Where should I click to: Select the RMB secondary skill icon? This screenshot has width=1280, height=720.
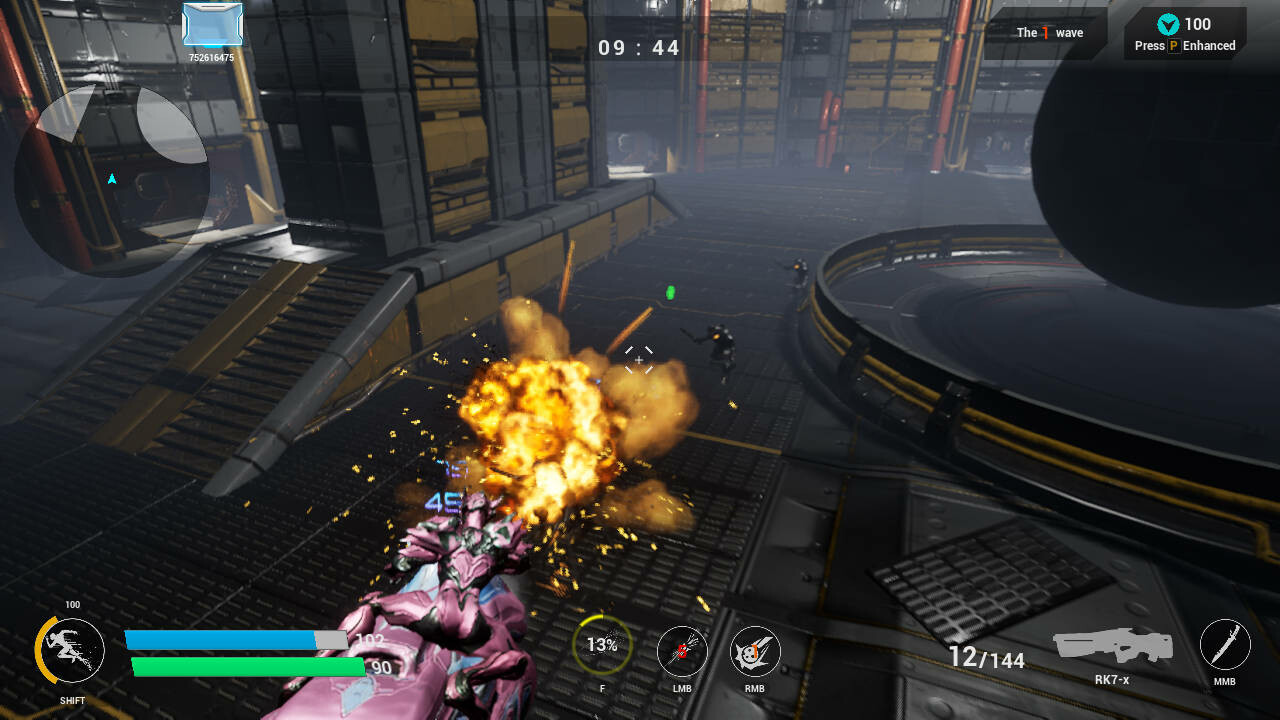click(x=755, y=652)
